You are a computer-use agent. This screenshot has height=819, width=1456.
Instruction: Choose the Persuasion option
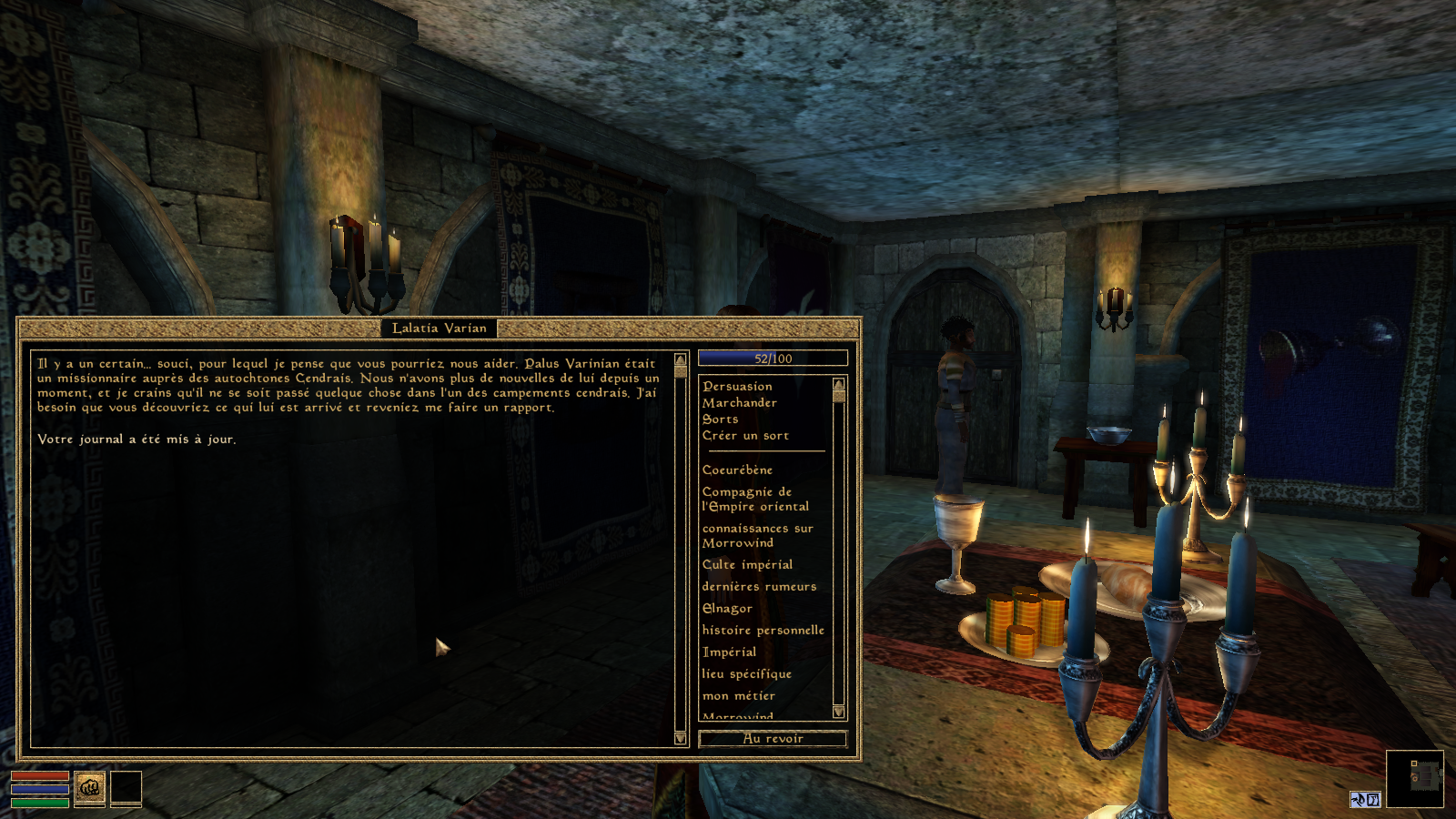(x=737, y=387)
